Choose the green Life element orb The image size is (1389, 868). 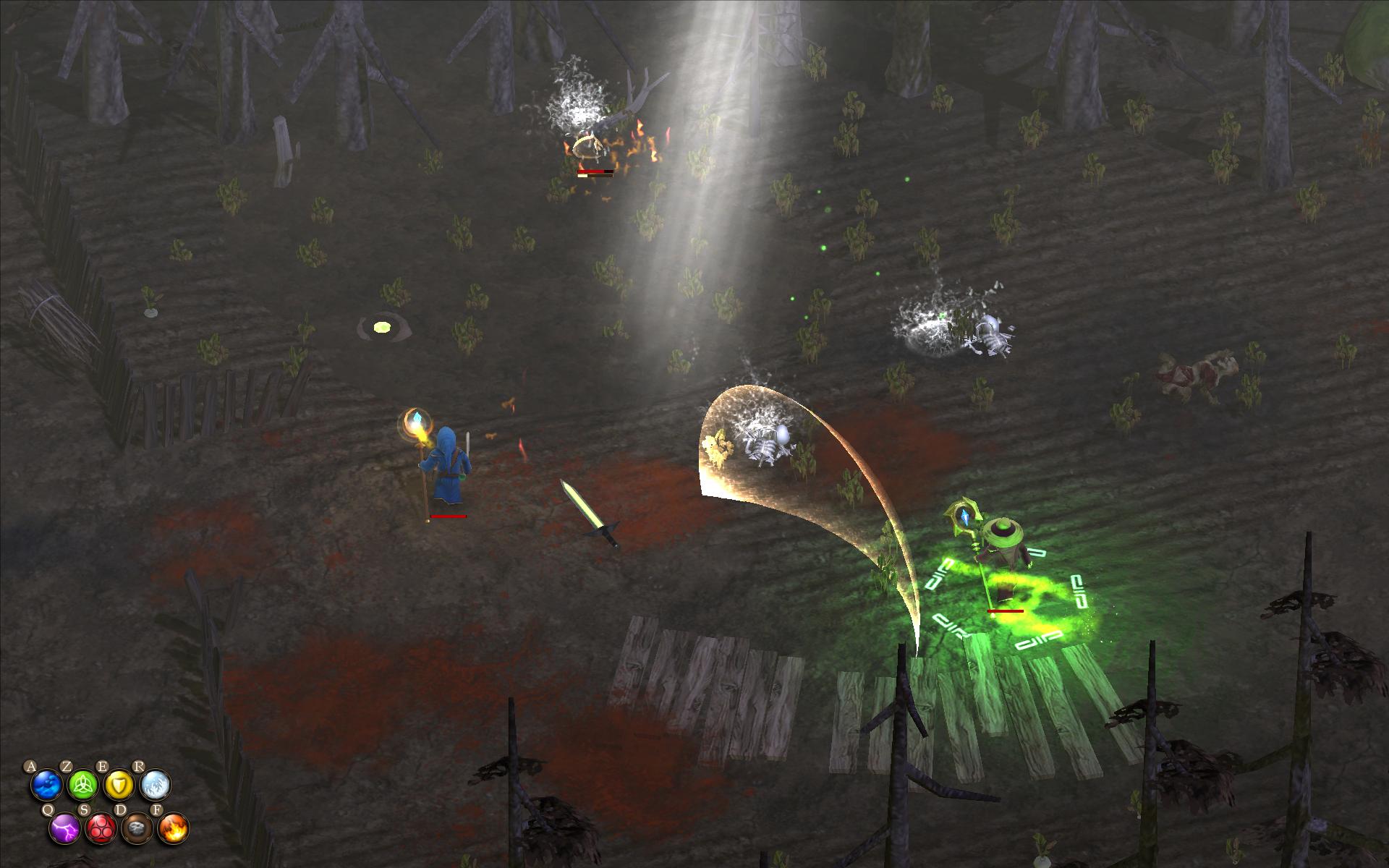click(83, 786)
